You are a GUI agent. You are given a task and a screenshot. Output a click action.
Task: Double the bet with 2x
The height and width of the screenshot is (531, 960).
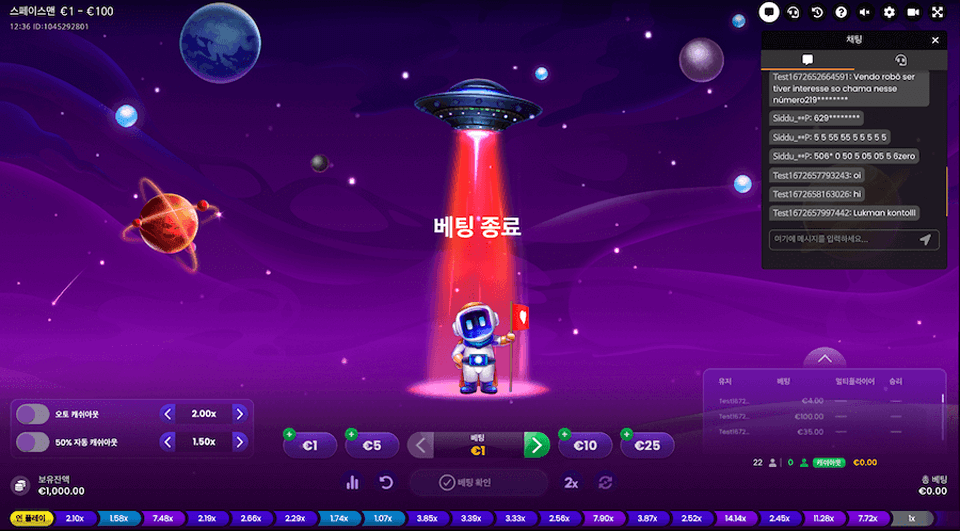click(571, 483)
